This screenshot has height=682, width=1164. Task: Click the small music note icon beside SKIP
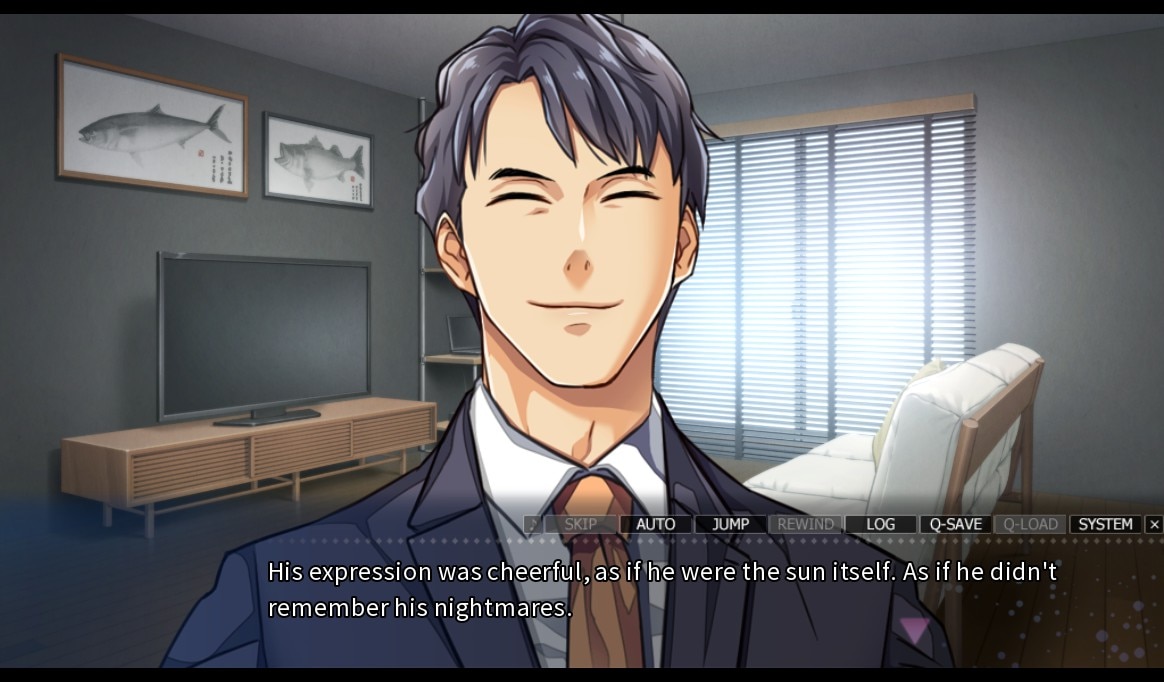tap(533, 524)
